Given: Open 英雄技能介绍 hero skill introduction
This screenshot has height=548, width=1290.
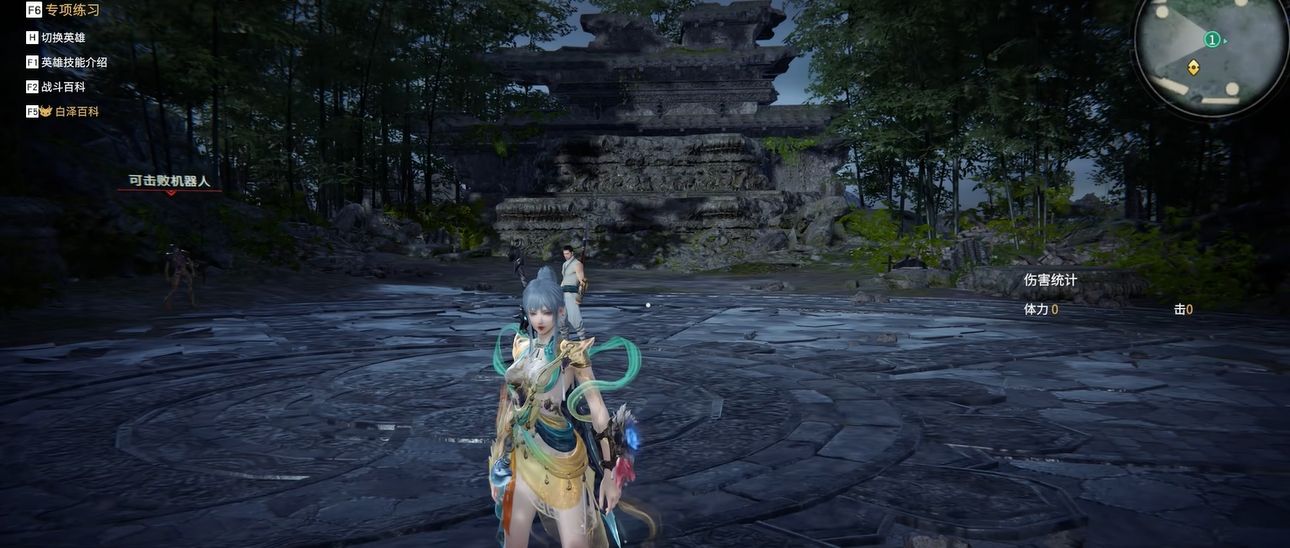Looking at the screenshot, I should tap(73, 62).
